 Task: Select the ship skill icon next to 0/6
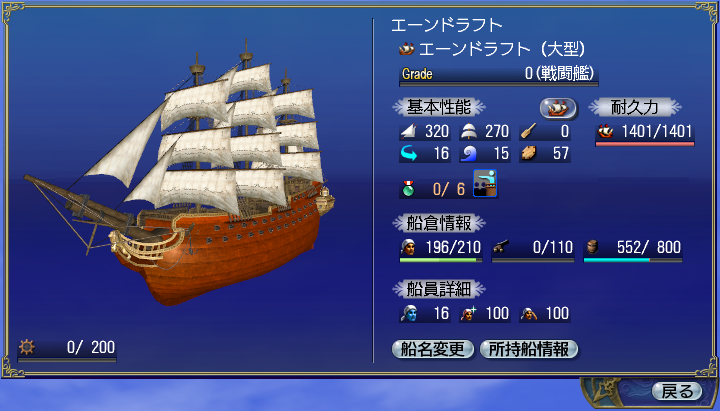pos(485,185)
